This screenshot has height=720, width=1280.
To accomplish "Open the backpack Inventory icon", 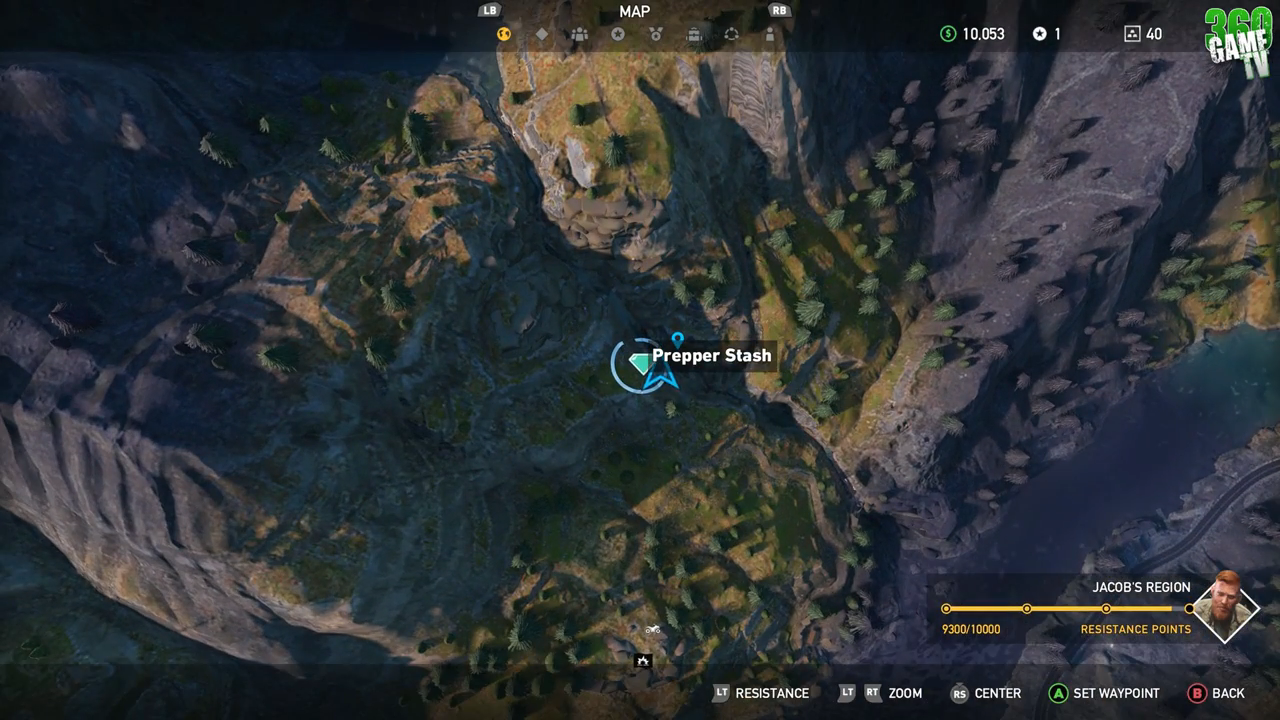I will pos(695,34).
